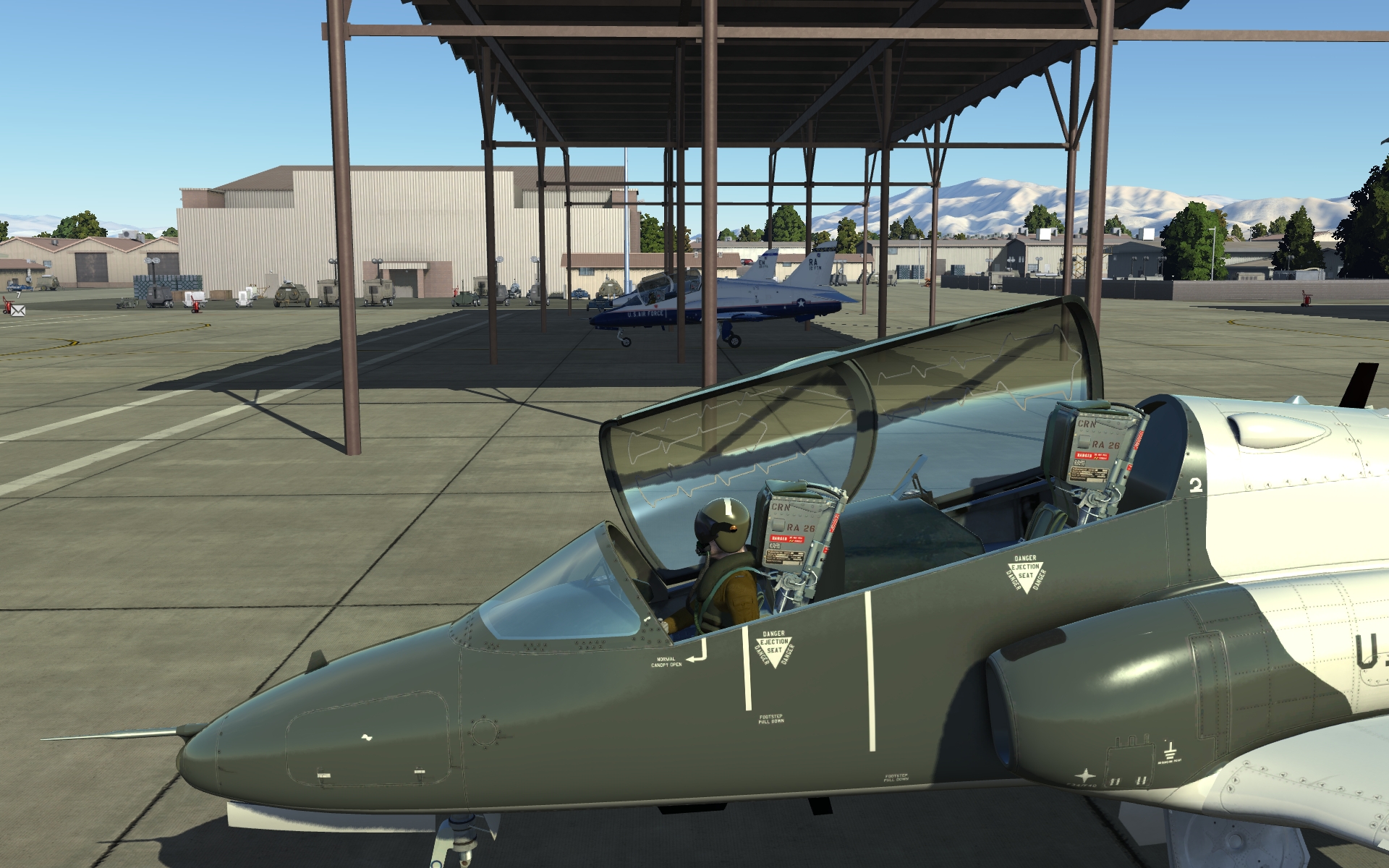Open the envelope message icon

click(17, 310)
